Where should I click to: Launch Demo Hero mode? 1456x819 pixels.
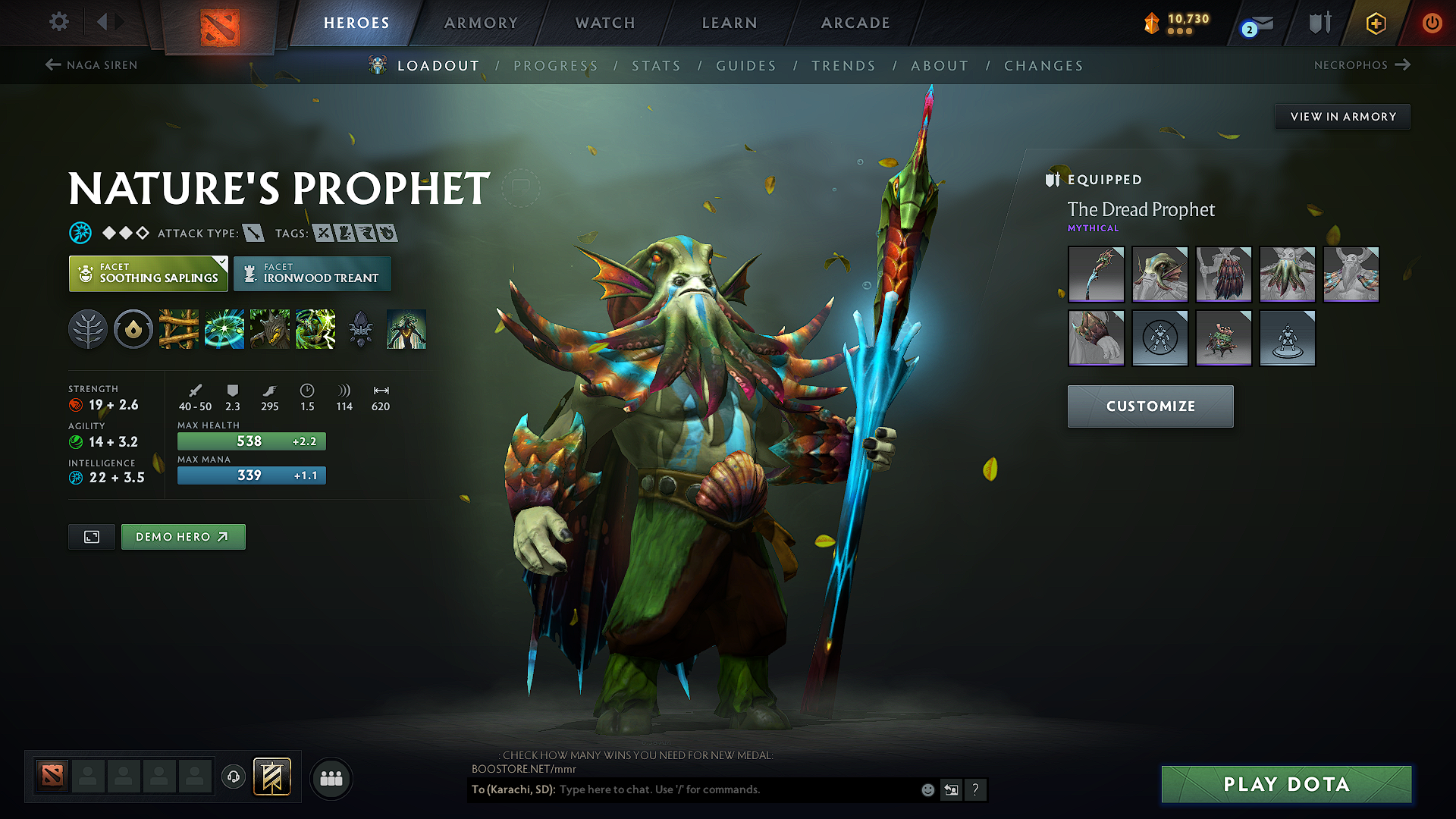[183, 537]
